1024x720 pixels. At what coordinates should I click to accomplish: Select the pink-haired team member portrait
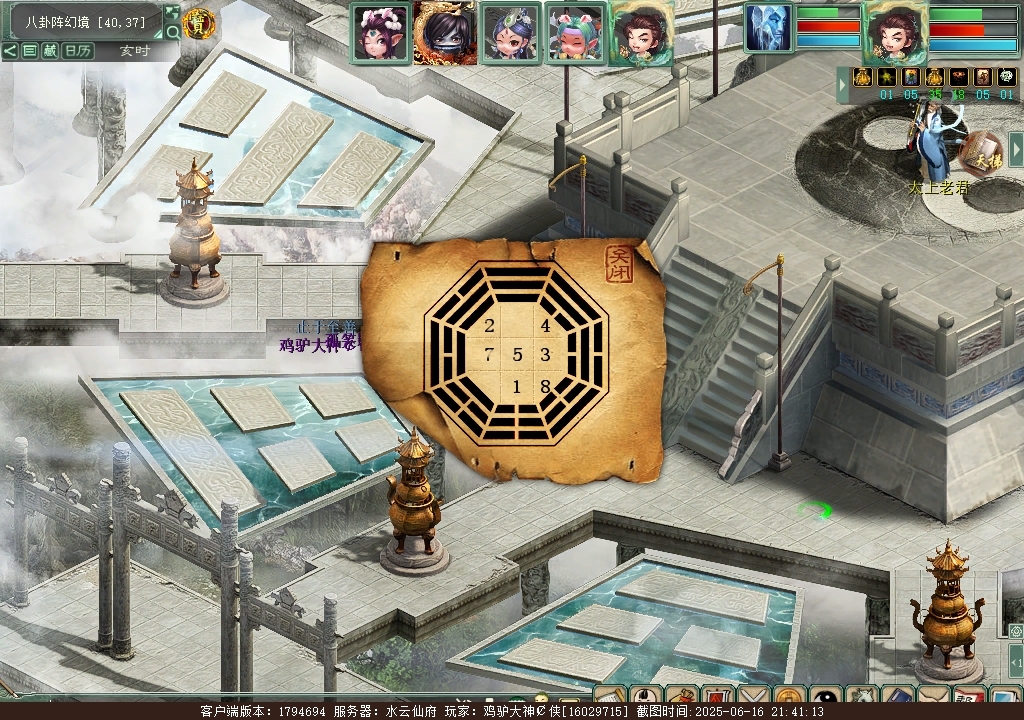tap(381, 32)
